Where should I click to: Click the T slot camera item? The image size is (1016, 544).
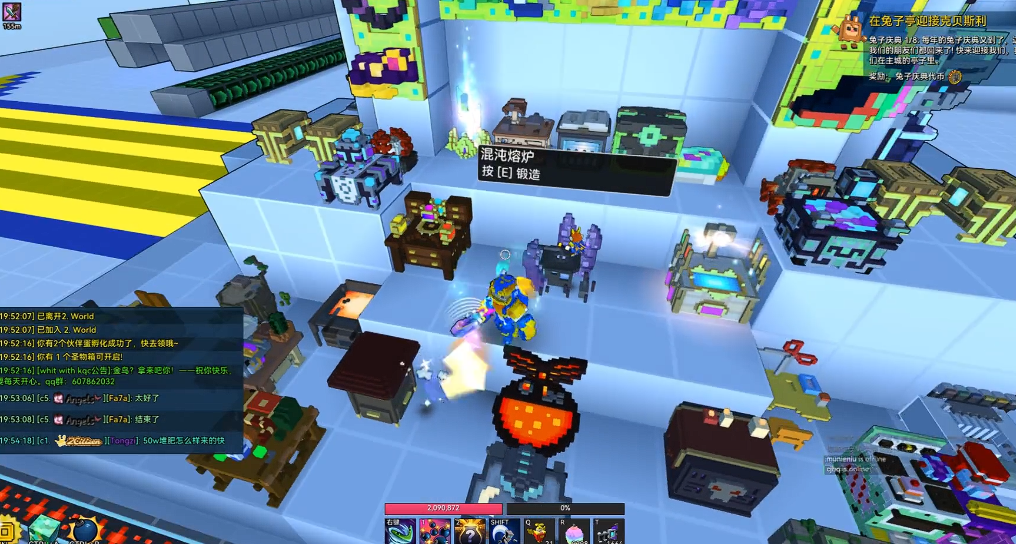pyautogui.click(x=609, y=532)
